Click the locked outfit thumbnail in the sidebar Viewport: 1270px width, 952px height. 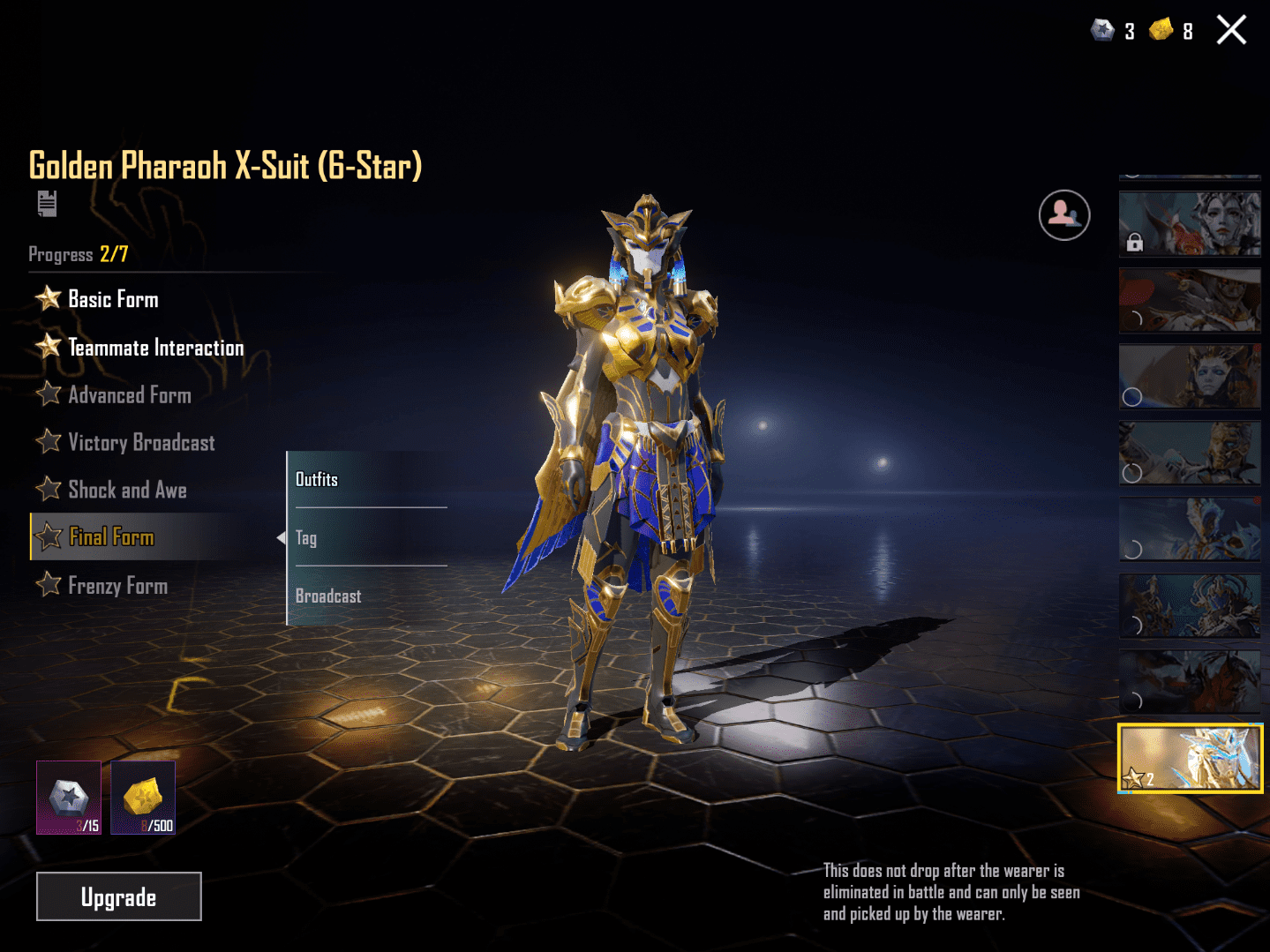pos(1189,224)
